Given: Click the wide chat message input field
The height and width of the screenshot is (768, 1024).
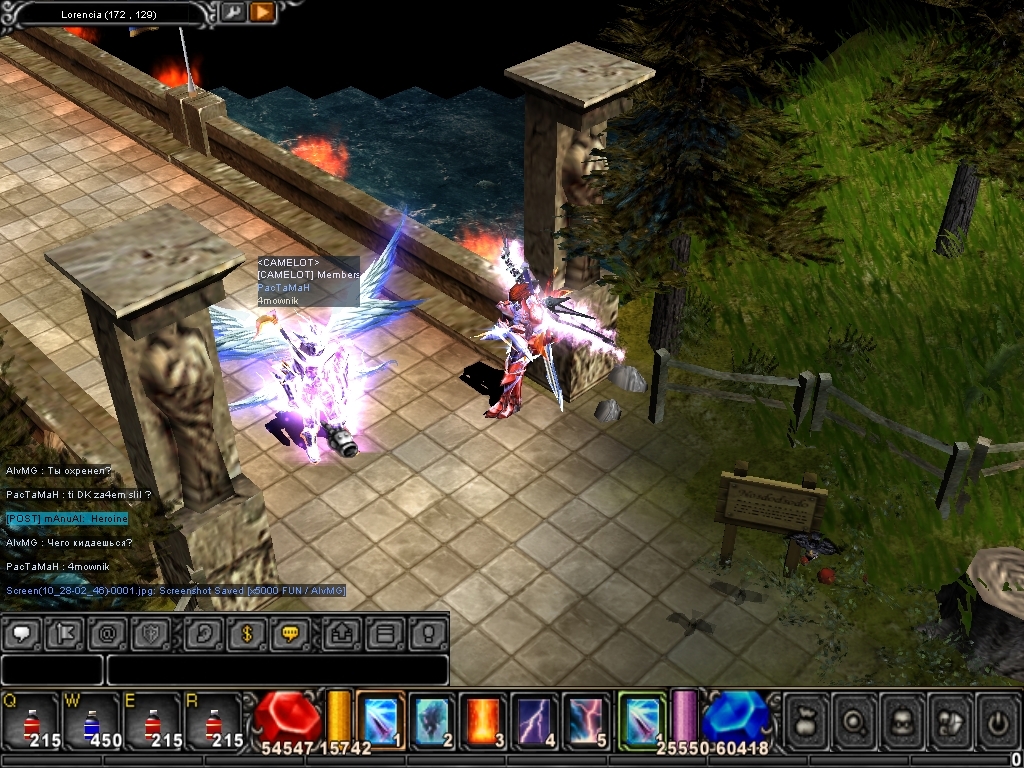Looking at the screenshot, I should point(277,670).
